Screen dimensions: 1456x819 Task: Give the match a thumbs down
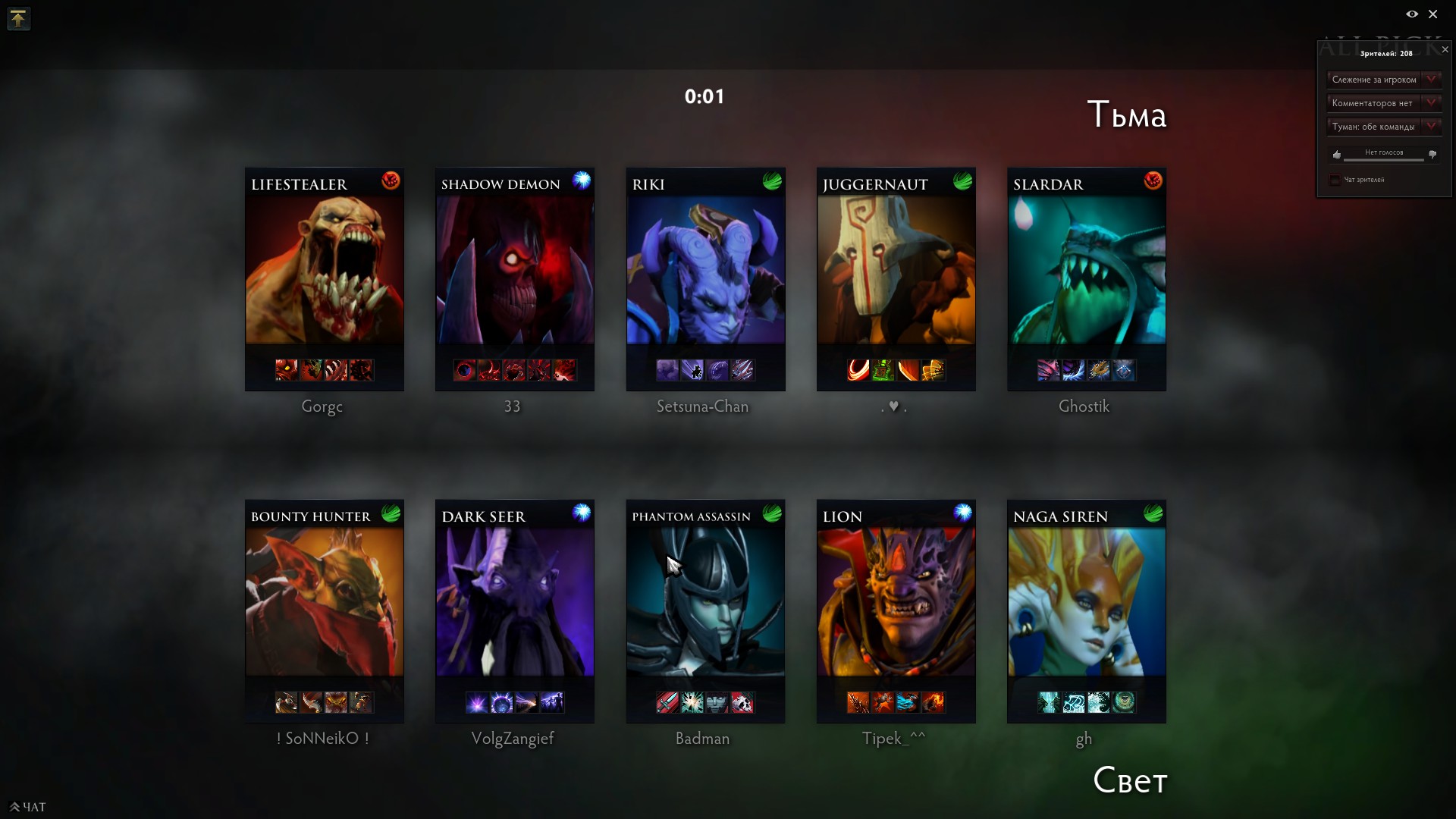(1432, 155)
